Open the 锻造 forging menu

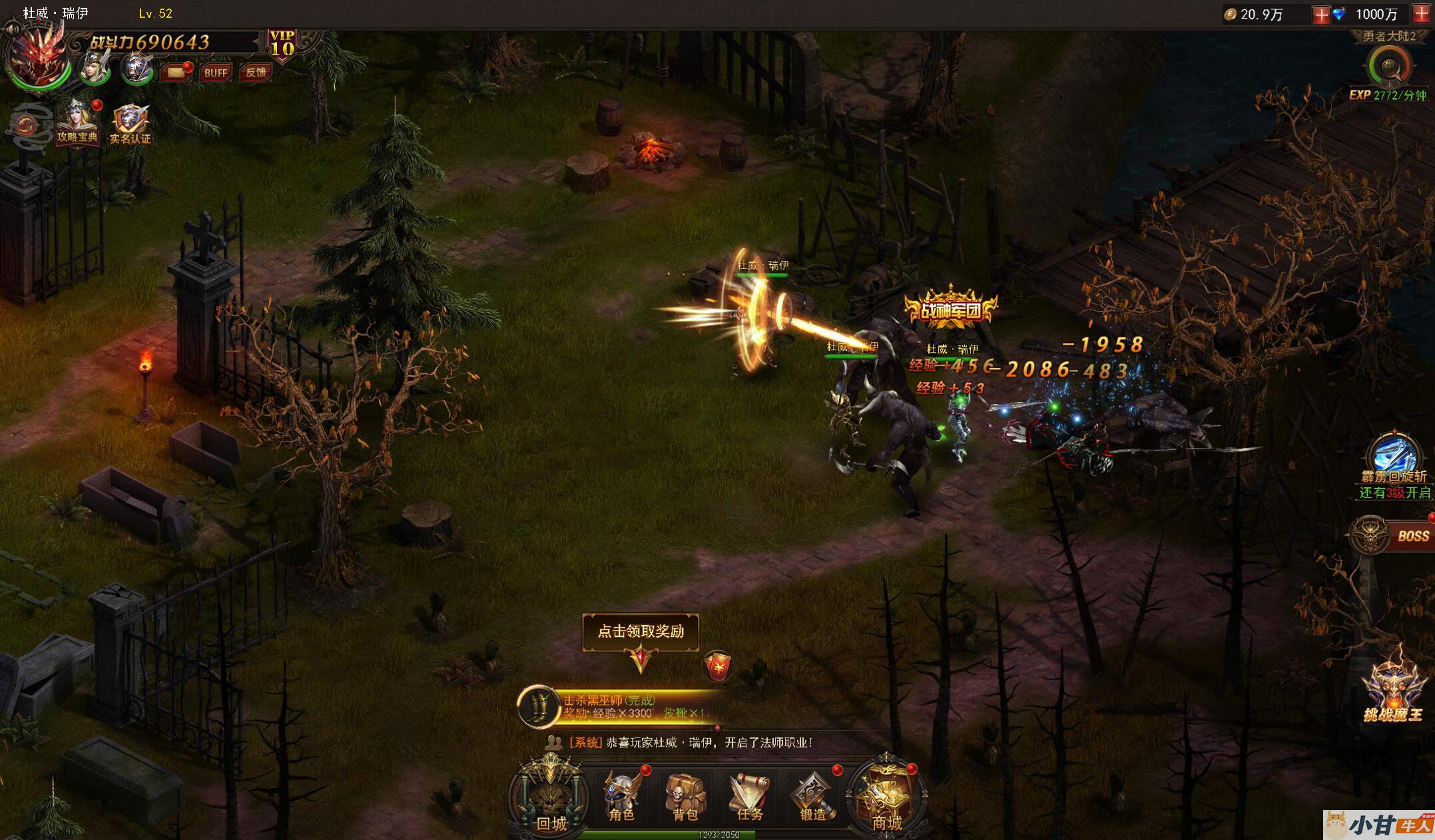click(x=812, y=796)
